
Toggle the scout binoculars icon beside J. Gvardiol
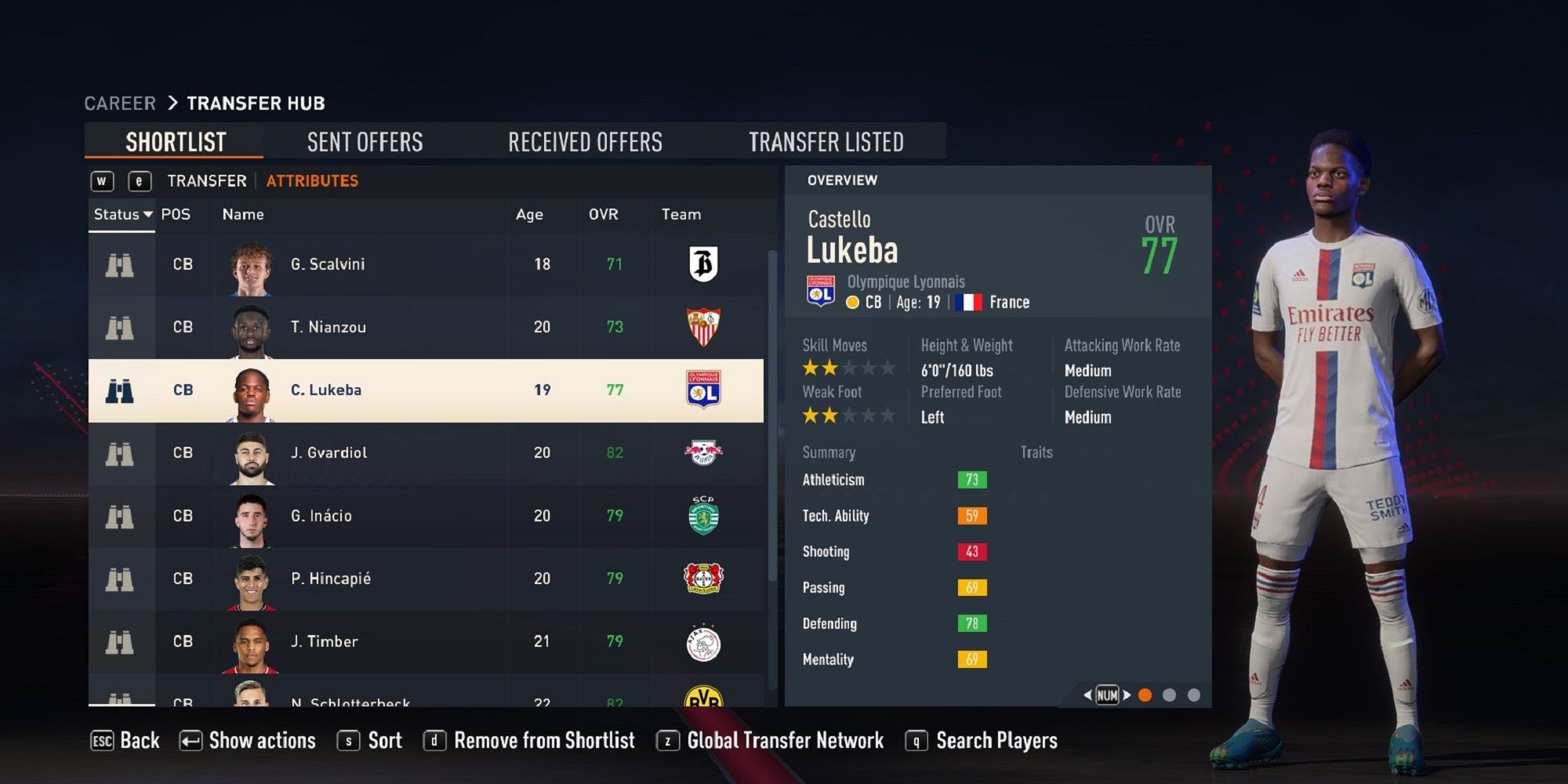tap(121, 452)
